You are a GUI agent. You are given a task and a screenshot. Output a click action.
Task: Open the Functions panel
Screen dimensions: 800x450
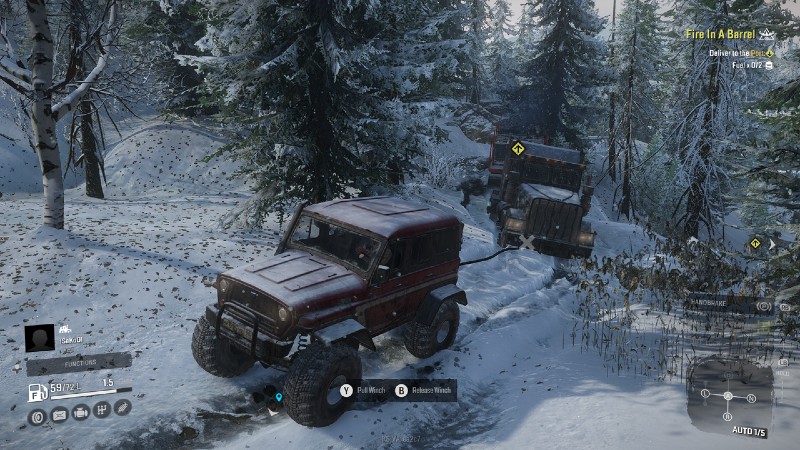point(78,363)
